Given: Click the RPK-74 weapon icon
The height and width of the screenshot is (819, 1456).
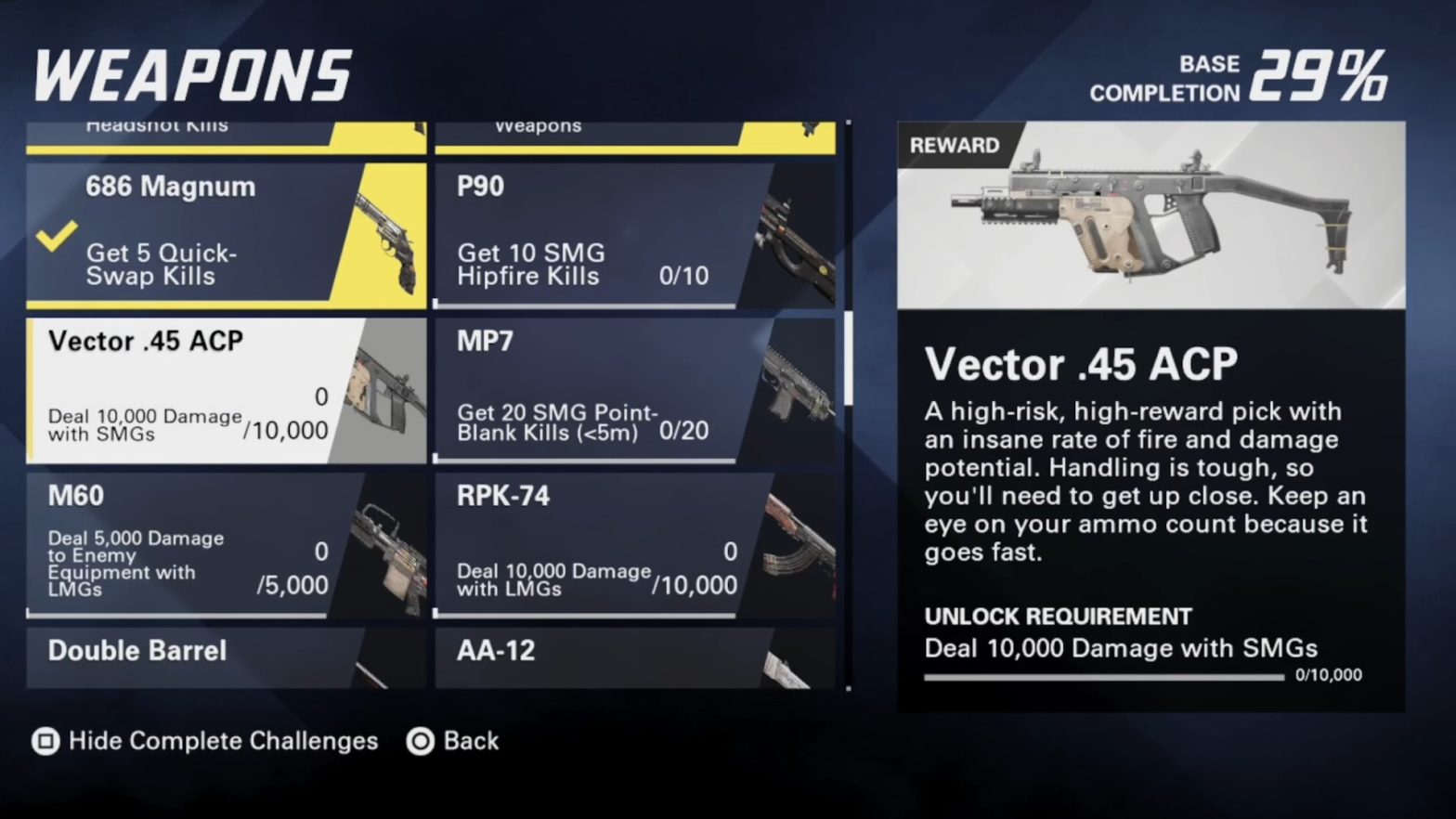Looking at the screenshot, I should 785,548.
